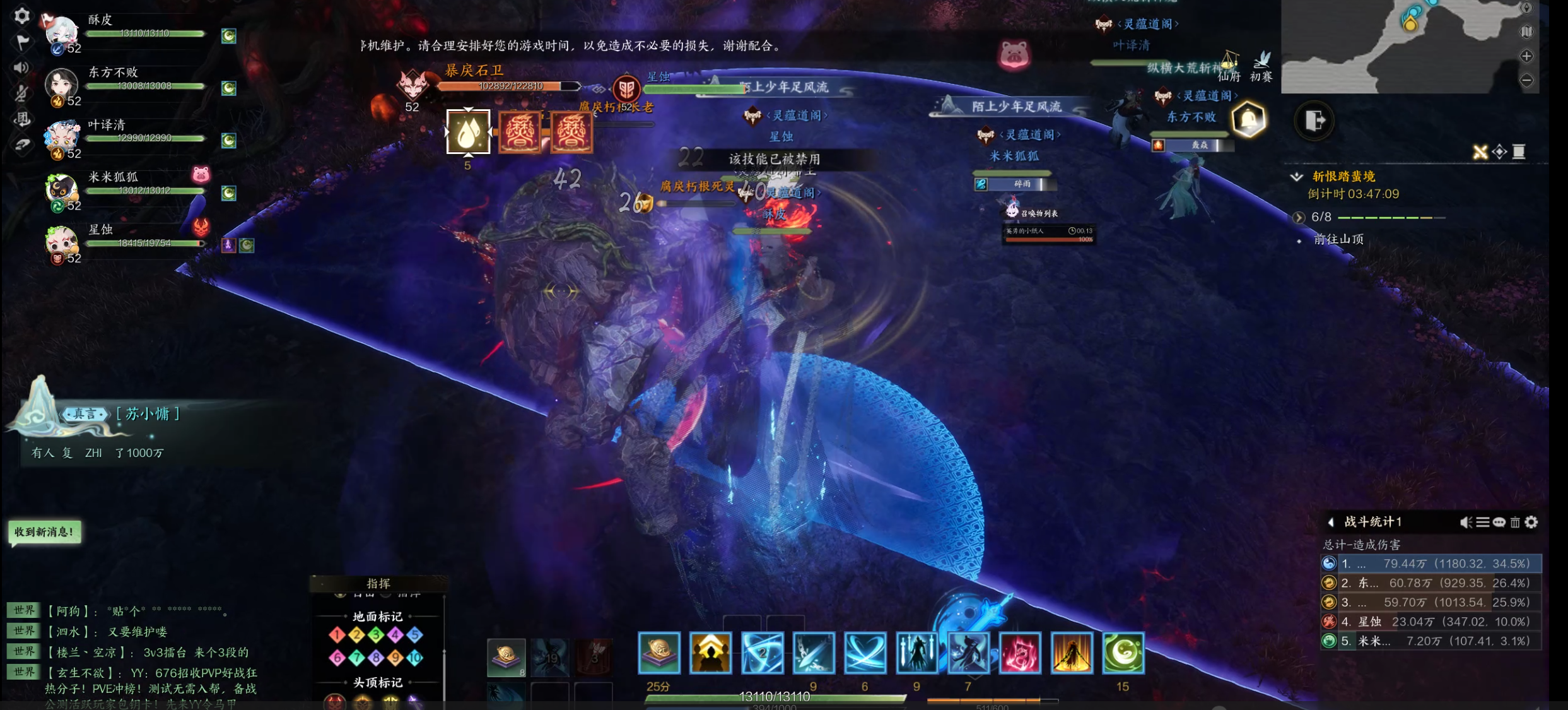
Task: Activate the green swirl skill
Action: pyautogui.click(x=1123, y=653)
